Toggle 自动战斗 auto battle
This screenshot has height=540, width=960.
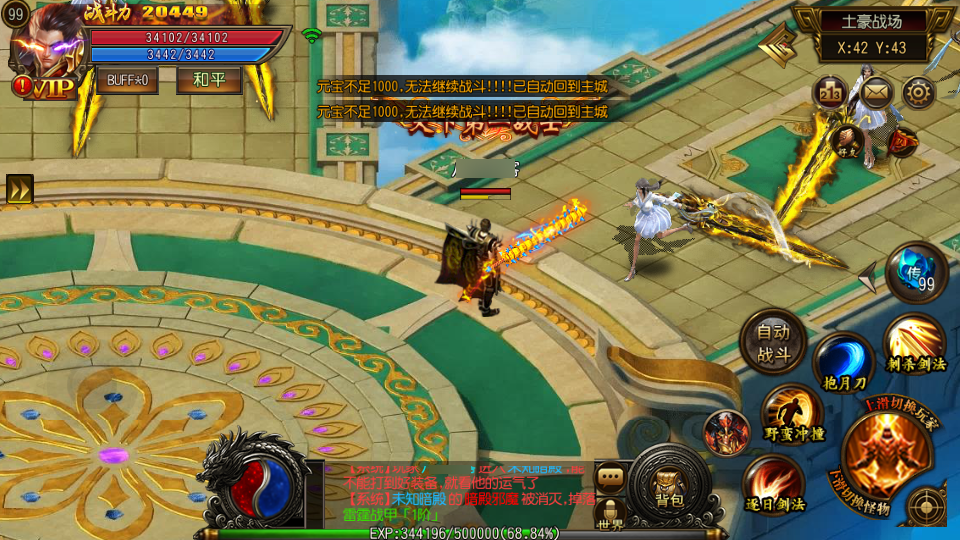click(773, 341)
